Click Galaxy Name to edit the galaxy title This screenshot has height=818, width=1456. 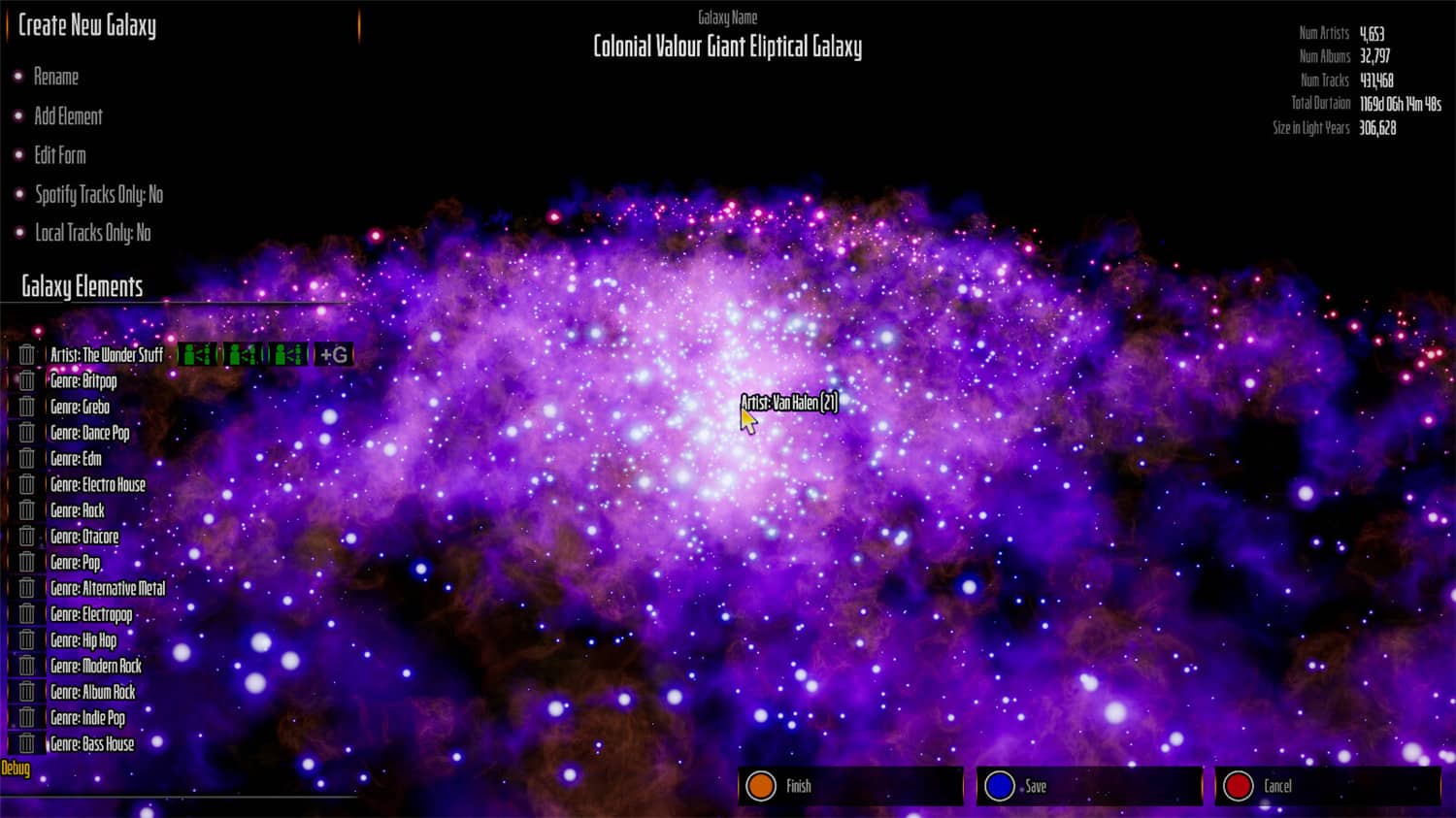pos(728,17)
